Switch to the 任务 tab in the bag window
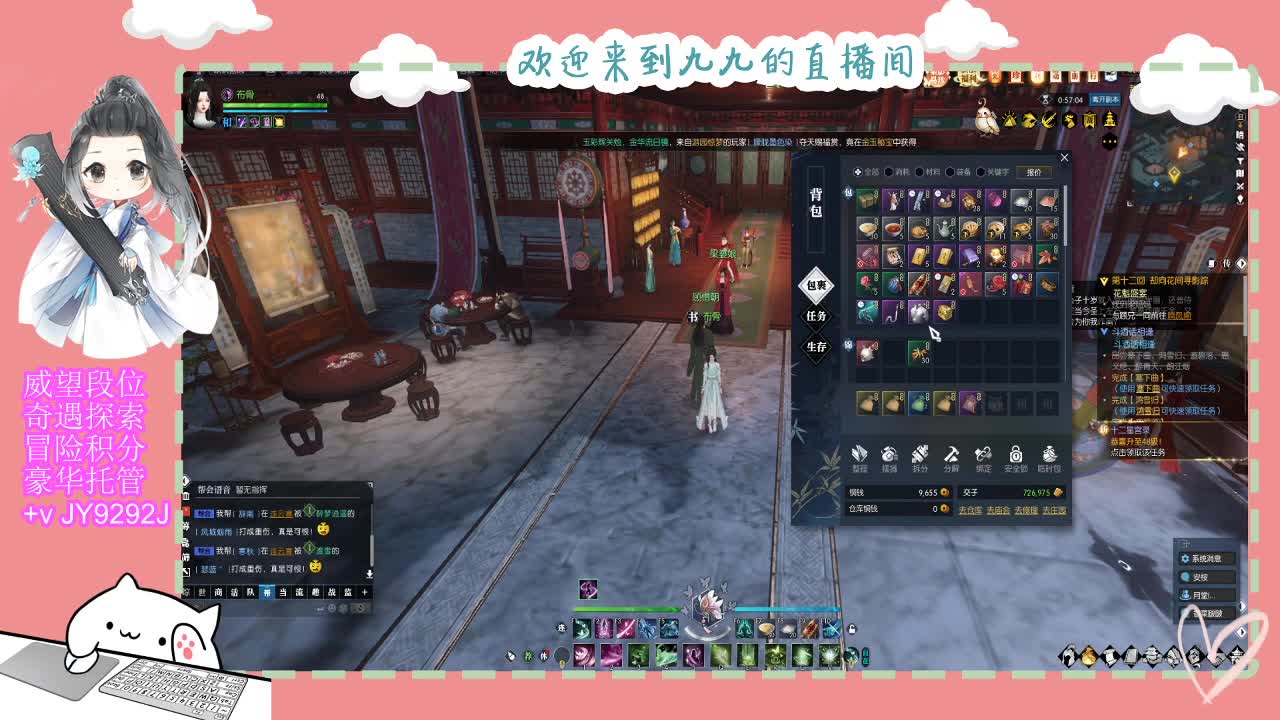 pyautogui.click(x=818, y=316)
